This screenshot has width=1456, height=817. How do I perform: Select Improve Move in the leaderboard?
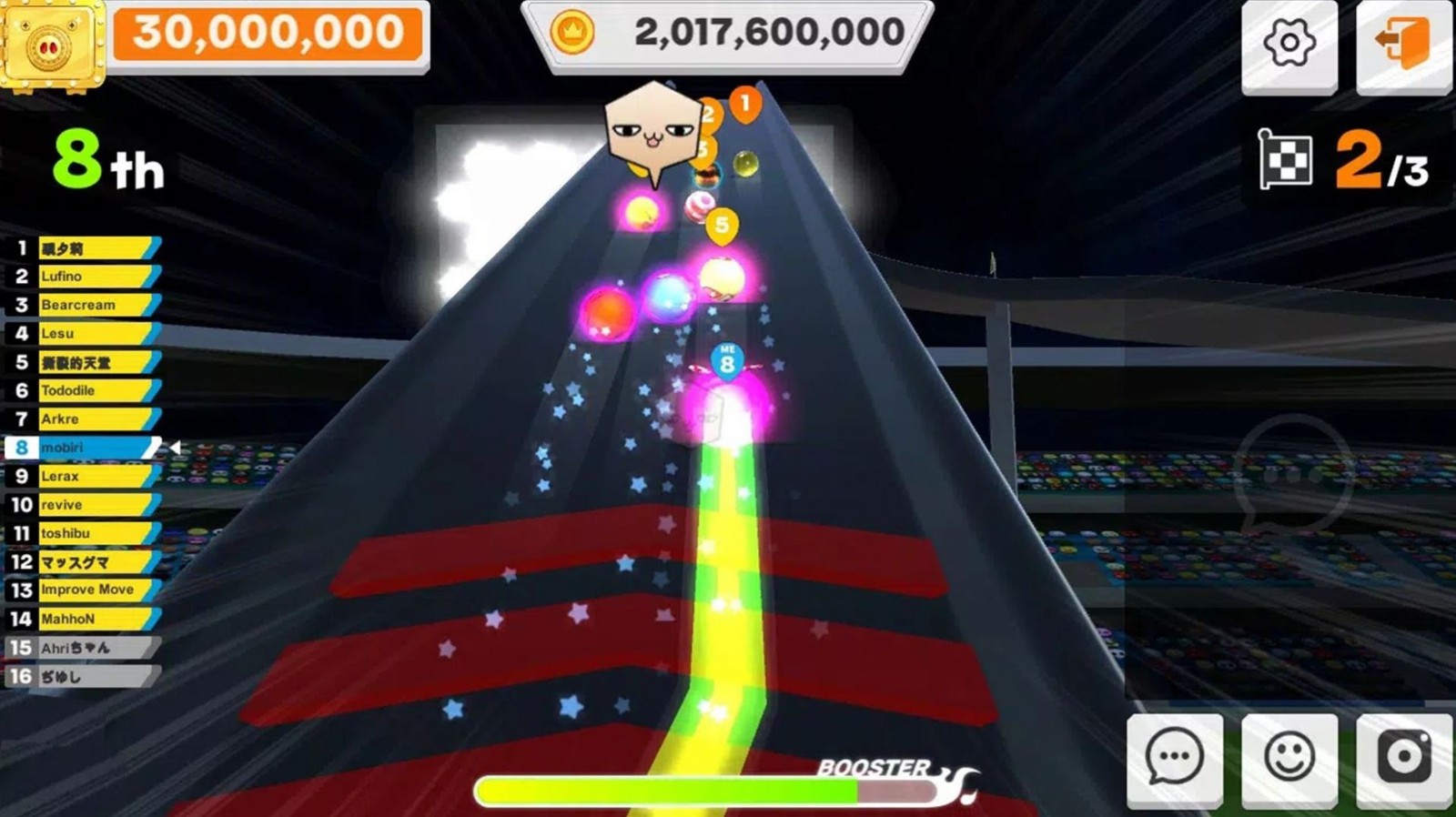click(x=91, y=590)
